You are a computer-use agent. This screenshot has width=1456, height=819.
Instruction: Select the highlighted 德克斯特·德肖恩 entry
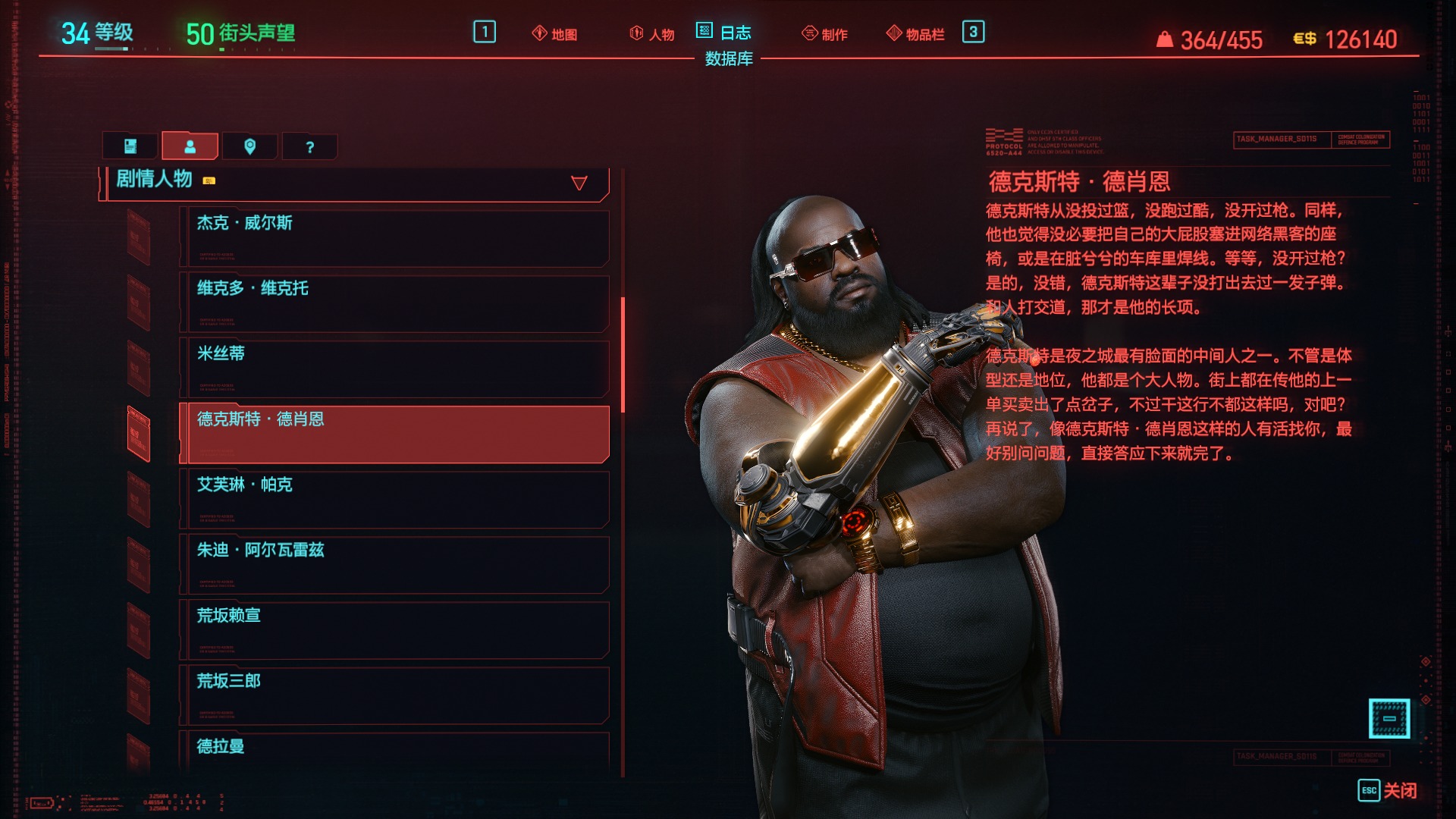pos(394,434)
